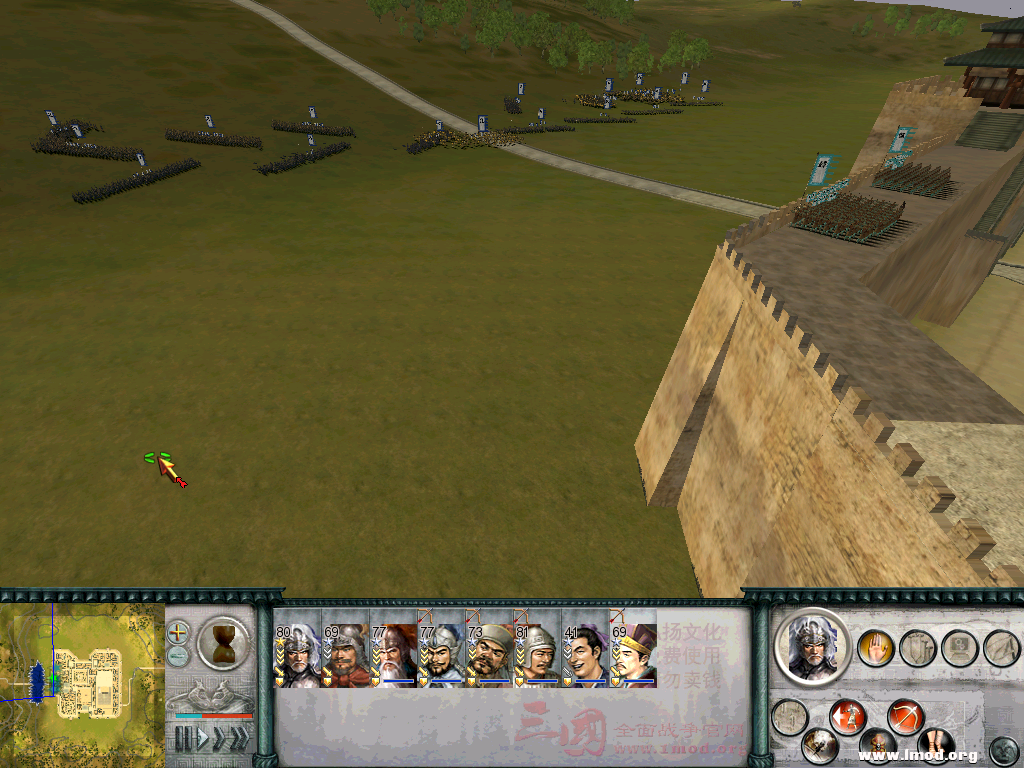Viewport: 1024px width, 768px height.
Task: Toggle the red bow fire-at-will button
Action: pos(906,717)
